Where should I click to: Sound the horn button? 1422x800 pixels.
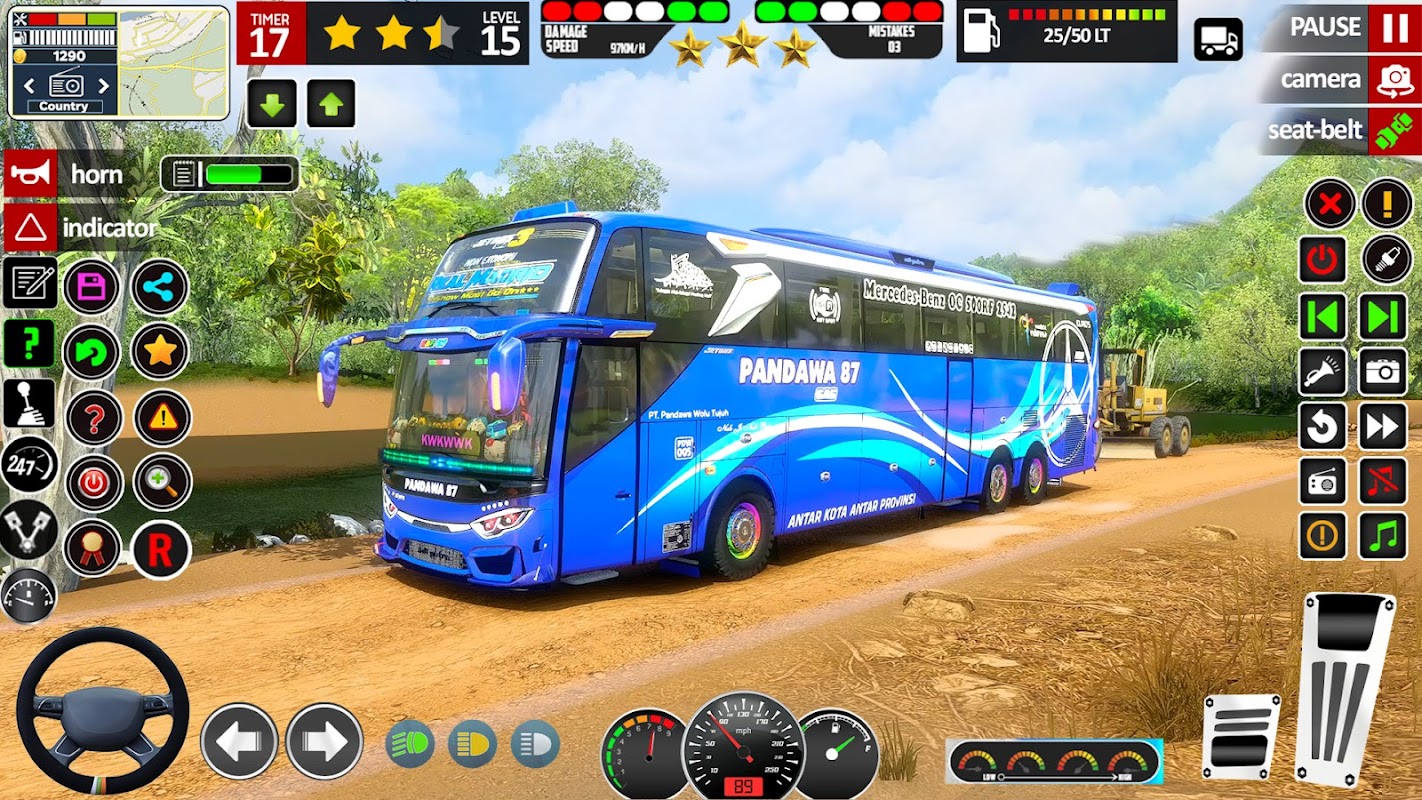click(31, 174)
